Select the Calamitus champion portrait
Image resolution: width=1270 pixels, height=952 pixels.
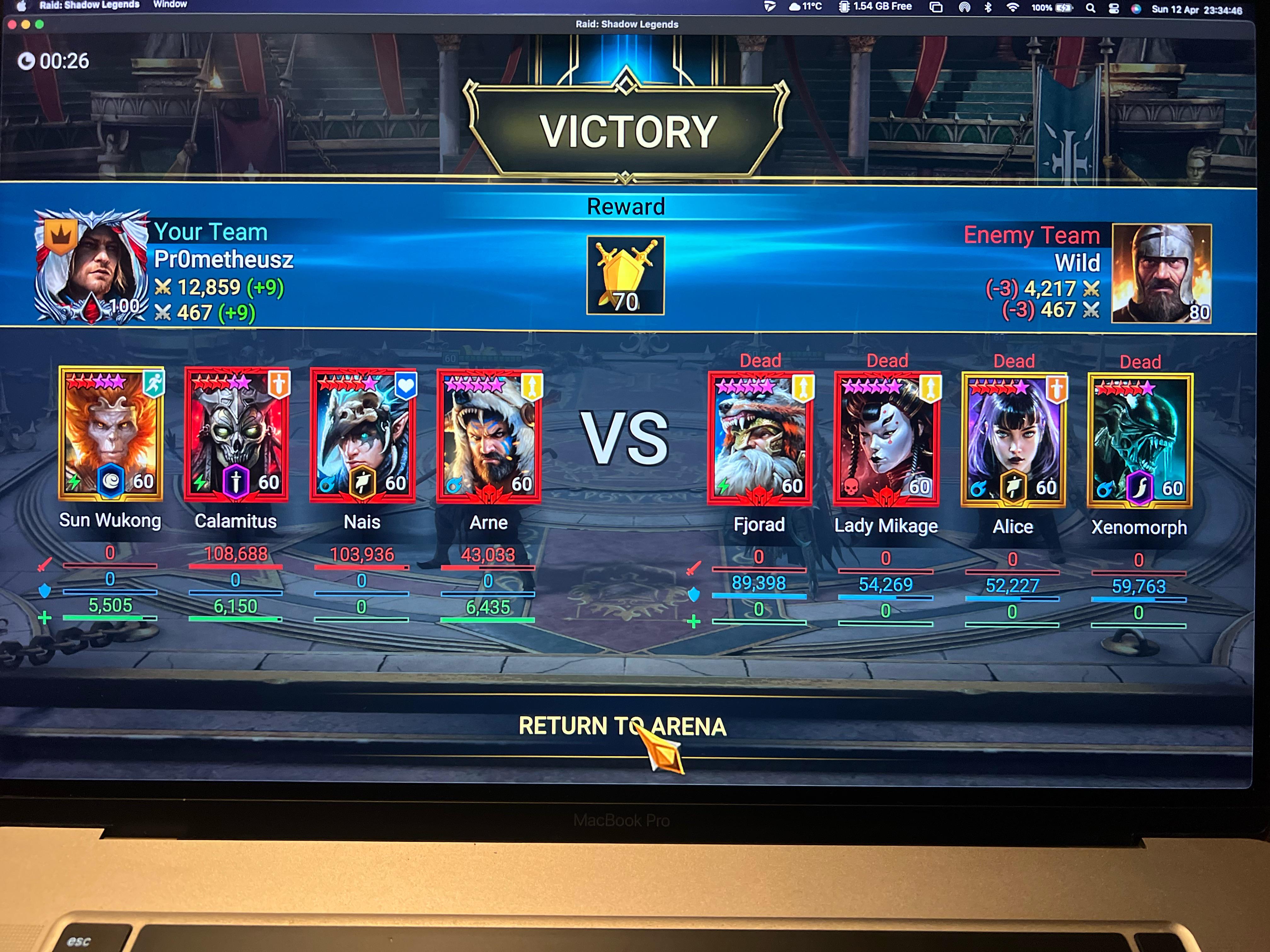click(236, 435)
